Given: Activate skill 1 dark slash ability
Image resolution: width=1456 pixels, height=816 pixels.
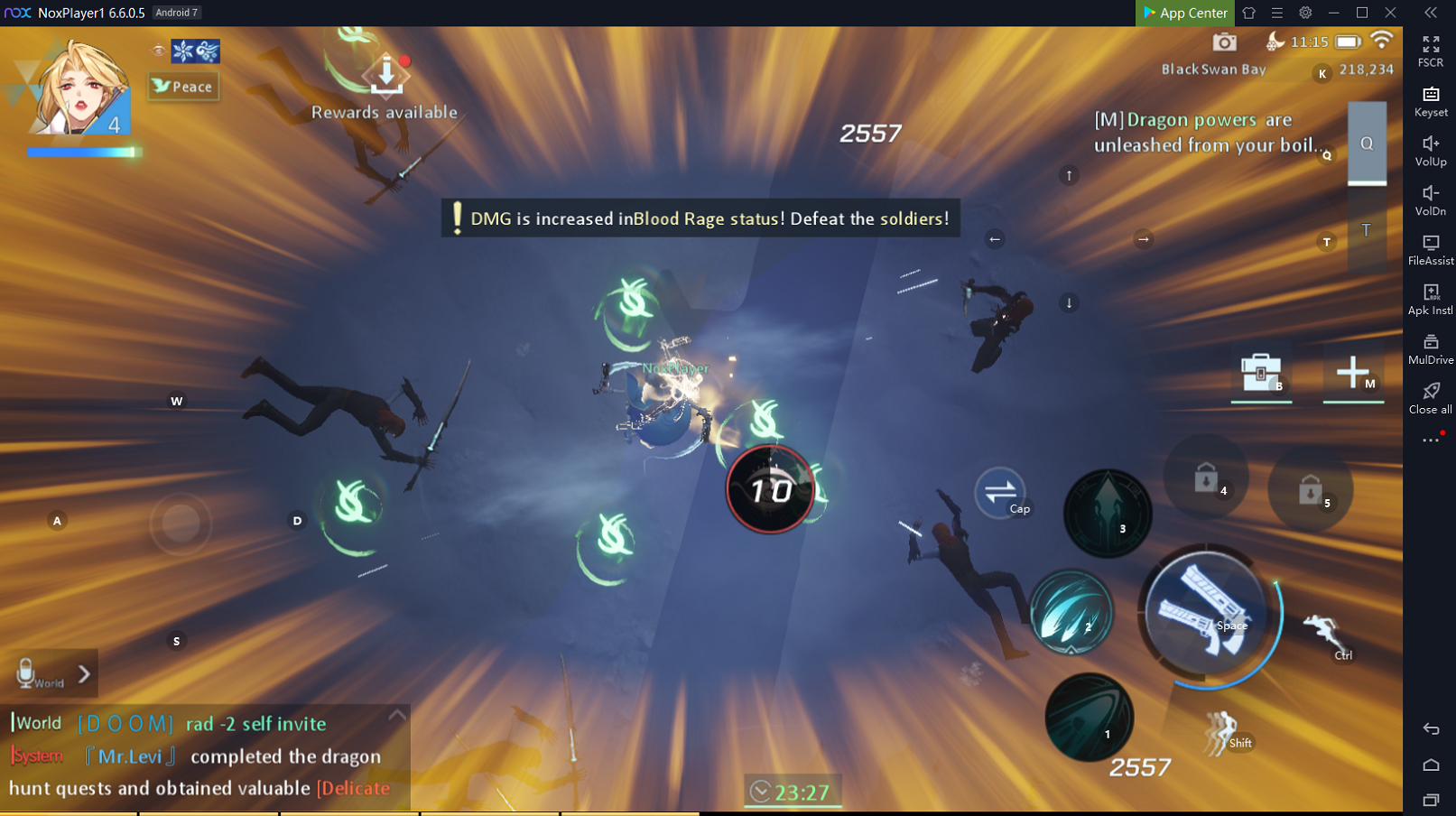Looking at the screenshot, I should [1089, 717].
